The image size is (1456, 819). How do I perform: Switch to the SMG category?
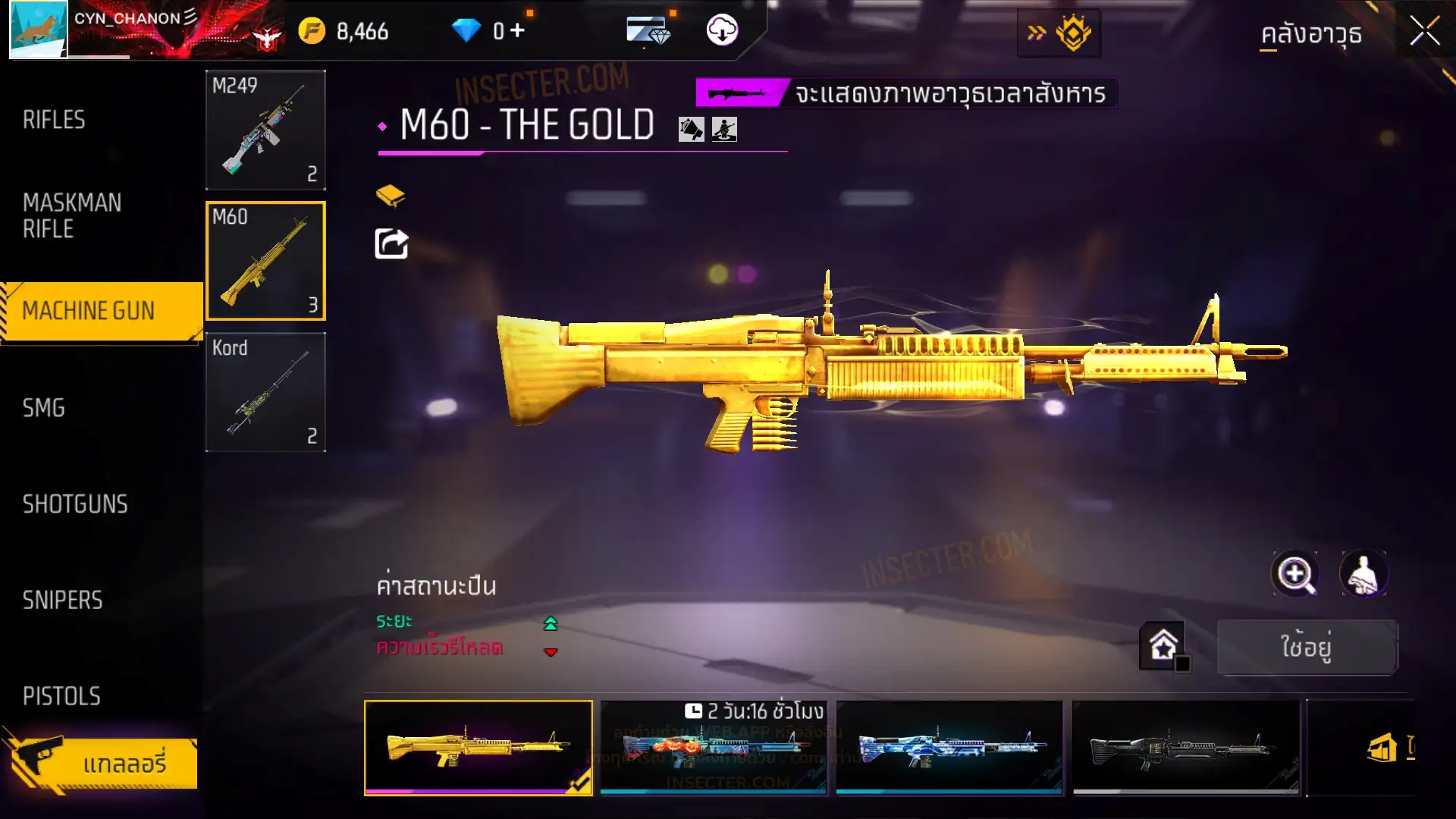point(44,408)
